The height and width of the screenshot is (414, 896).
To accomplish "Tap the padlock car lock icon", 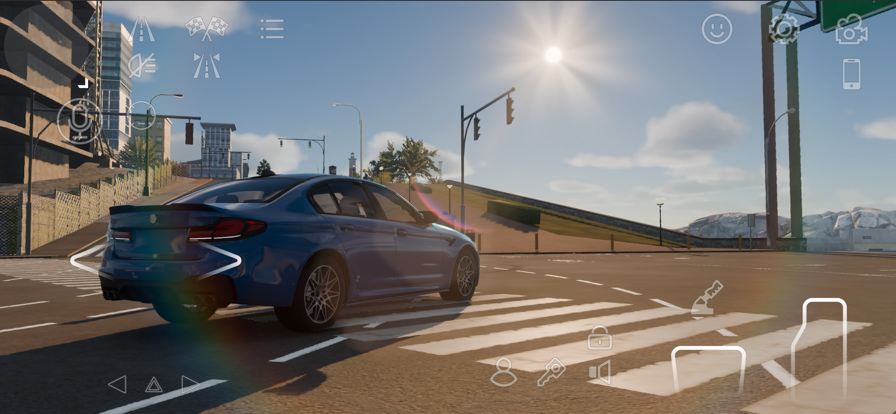I will (x=599, y=338).
